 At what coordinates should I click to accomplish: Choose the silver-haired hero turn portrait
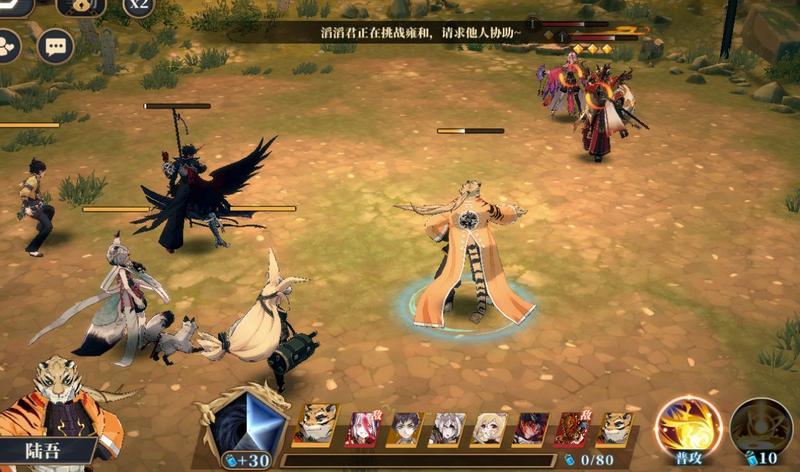447,428
